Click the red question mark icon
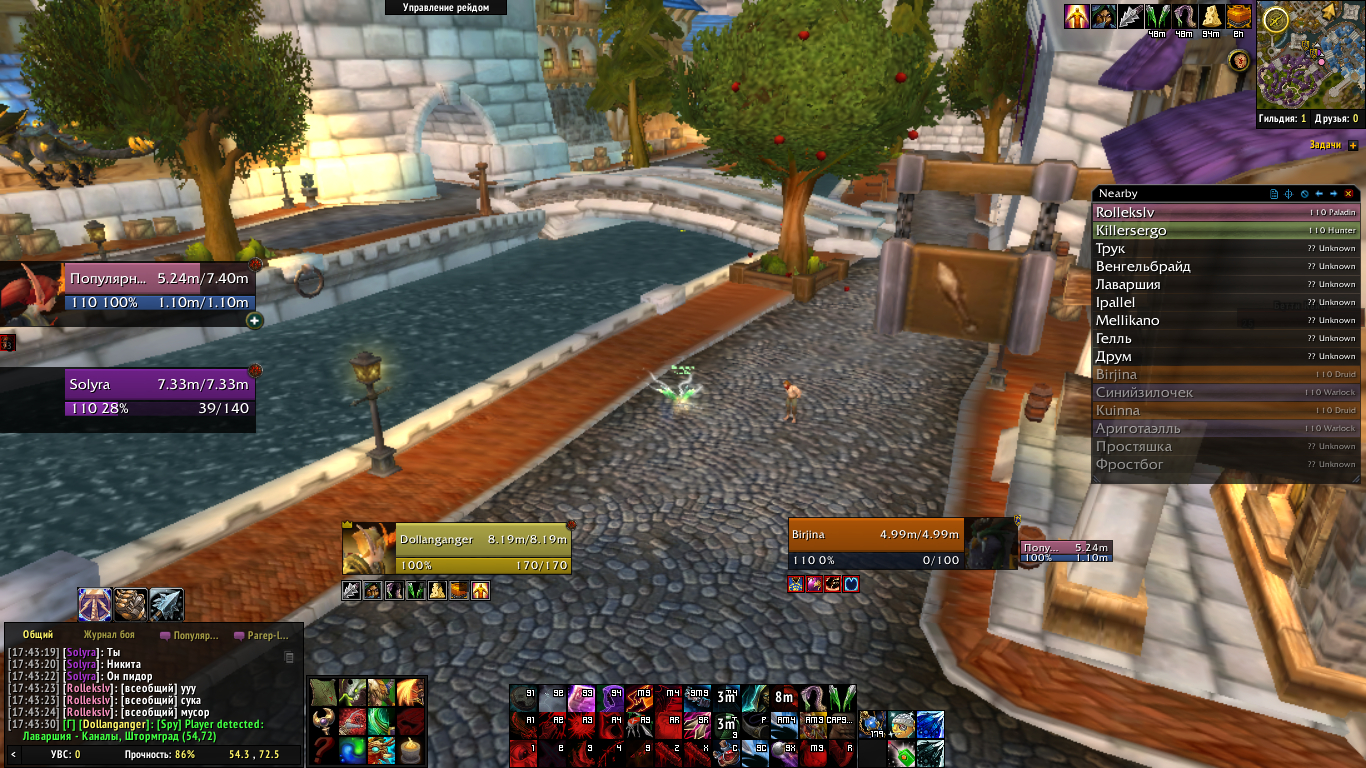The height and width of the screenshot is (768, 1366). click(322, 749)
